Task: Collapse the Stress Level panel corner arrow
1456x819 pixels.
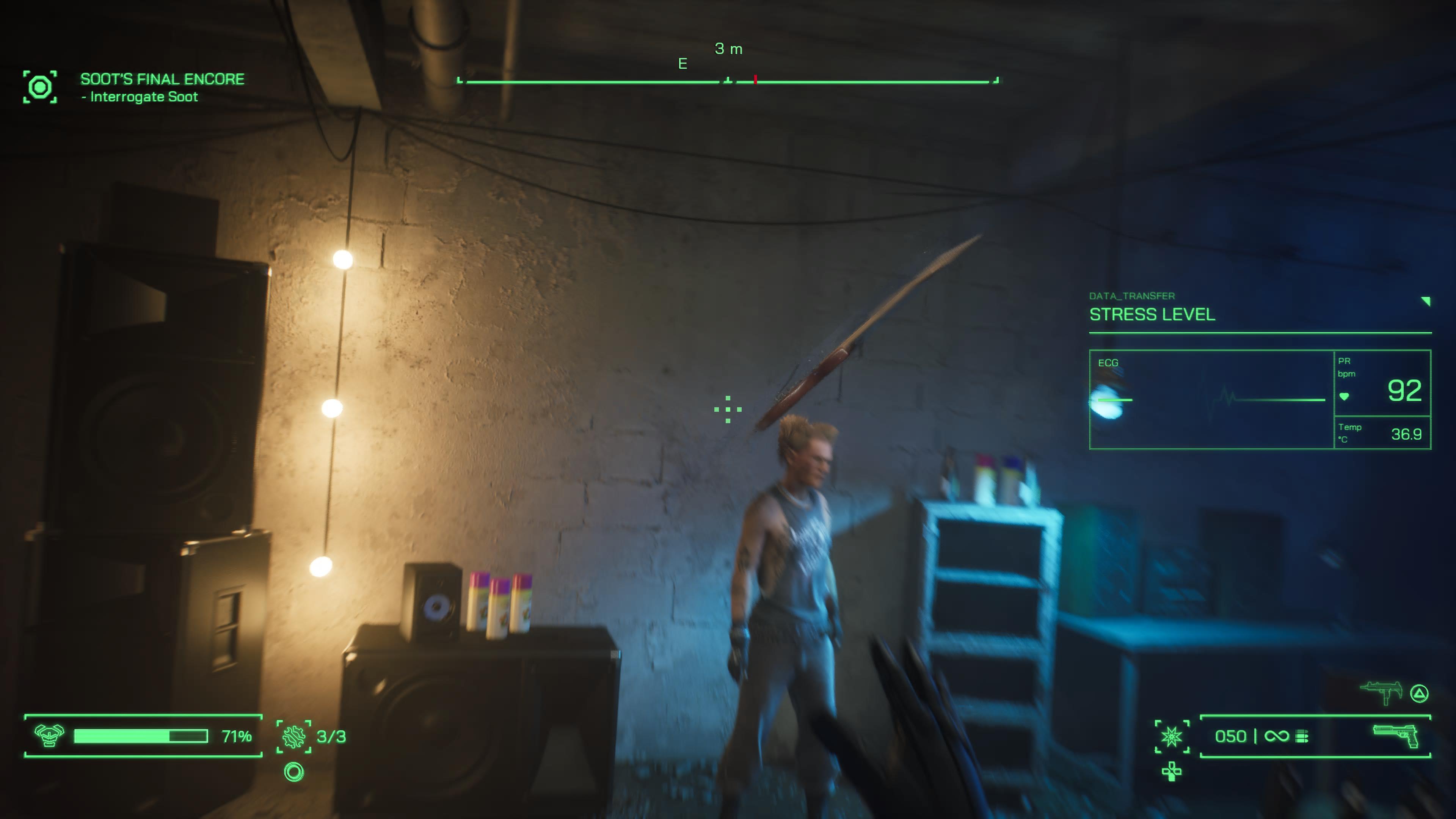Action: point(1425,301)
